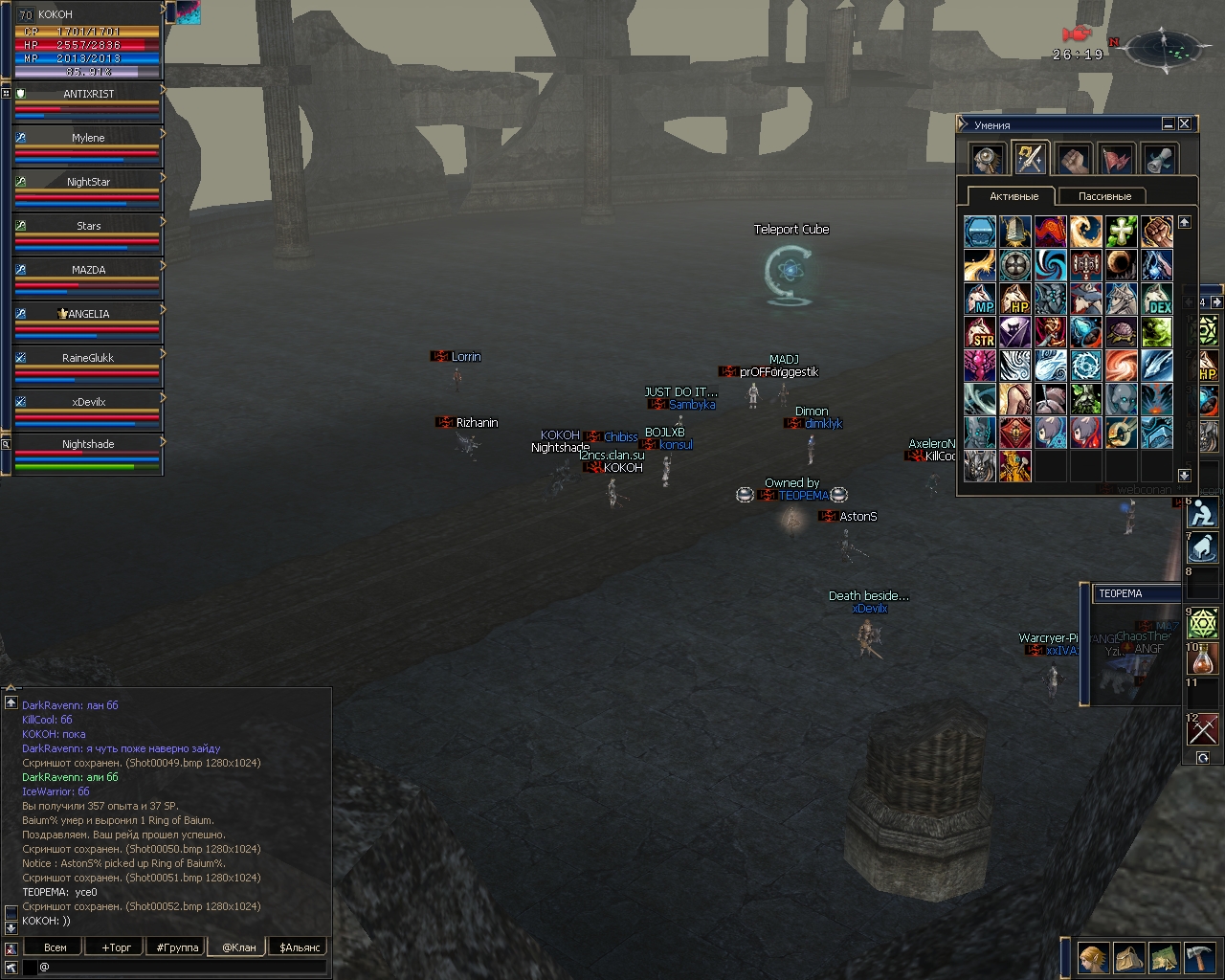Image resolution: width=1225 pixels, height=980 pixels.
Task: Open the map icon in bottom menu
Action: [1164, 958]
